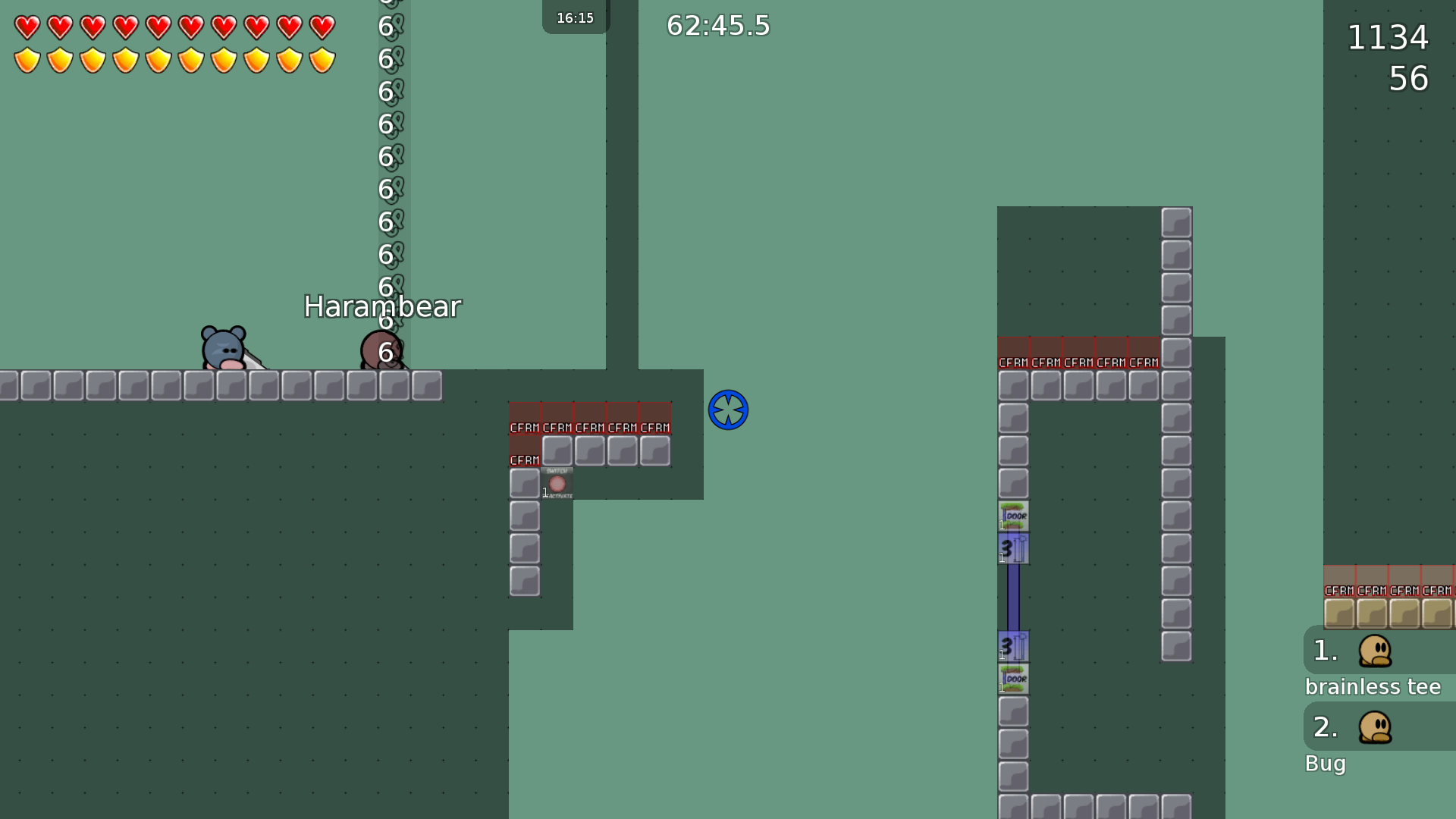Click the Harambear player name label

(x=382, y=306)
